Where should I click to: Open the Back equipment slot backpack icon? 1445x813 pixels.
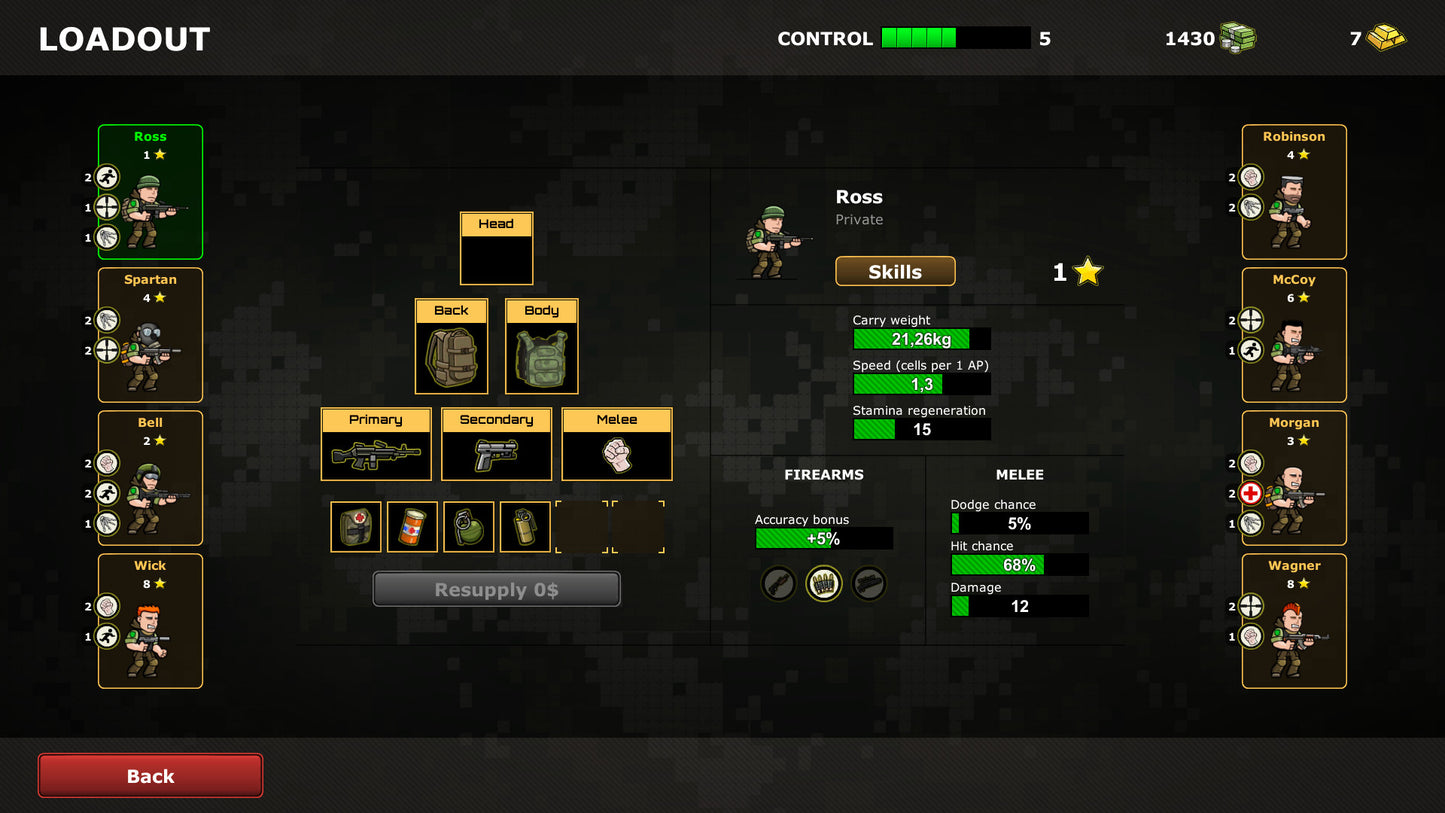(450, 358)
